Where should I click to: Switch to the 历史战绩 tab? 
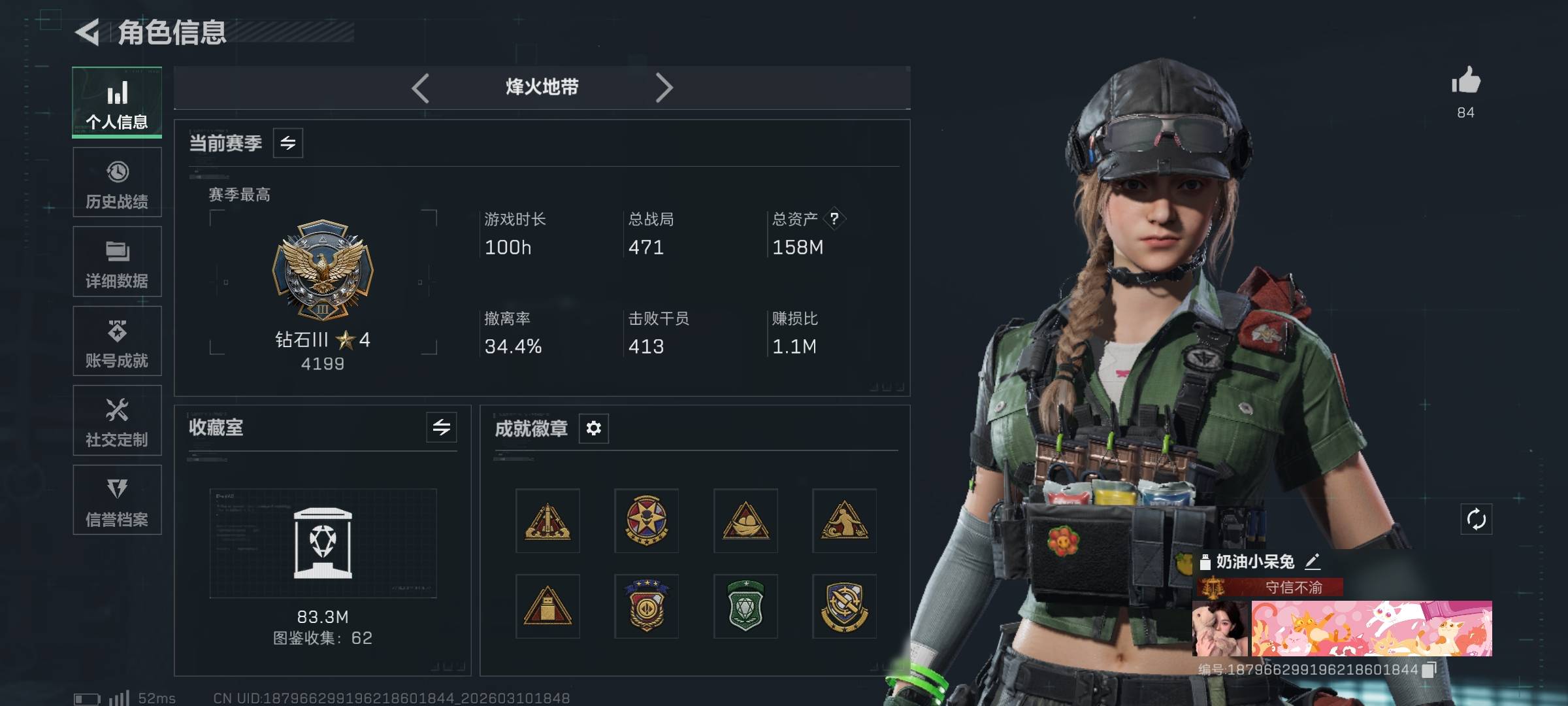pyautogui.click(x=117, y=182)
